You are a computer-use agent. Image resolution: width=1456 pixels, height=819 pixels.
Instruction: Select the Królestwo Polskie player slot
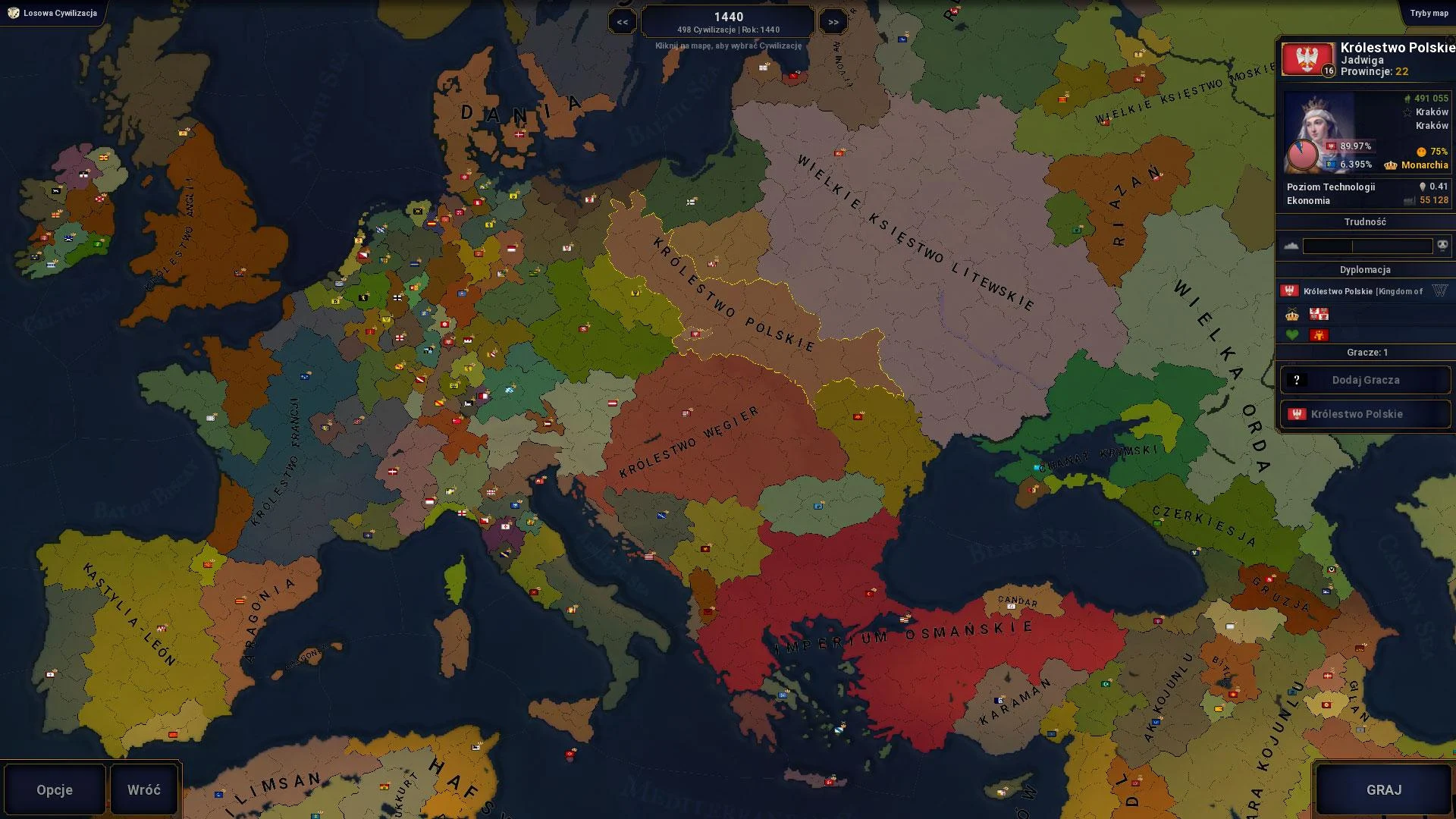coord(1365,414)
